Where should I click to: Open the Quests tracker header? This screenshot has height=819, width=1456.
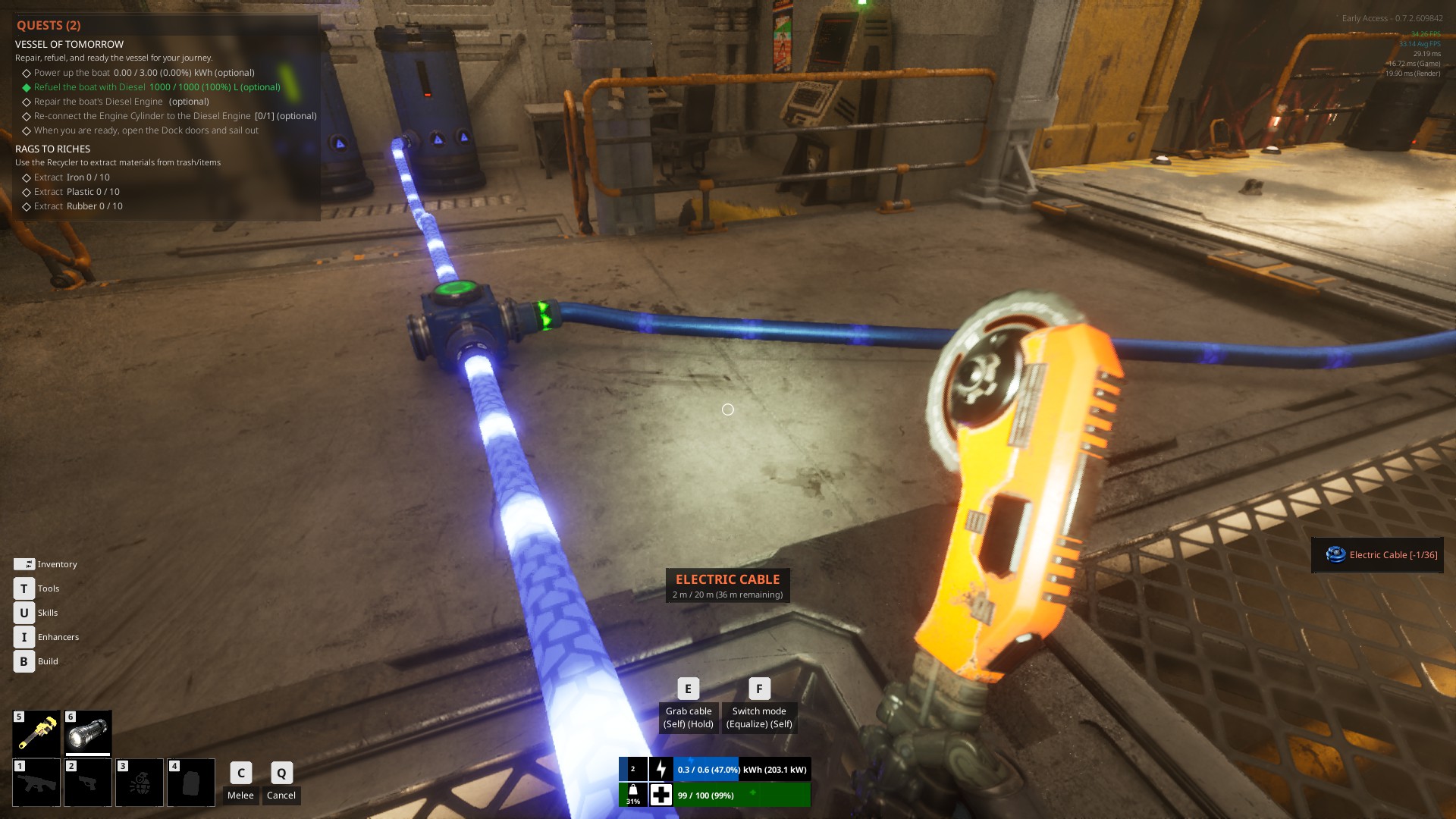point(49,25)
